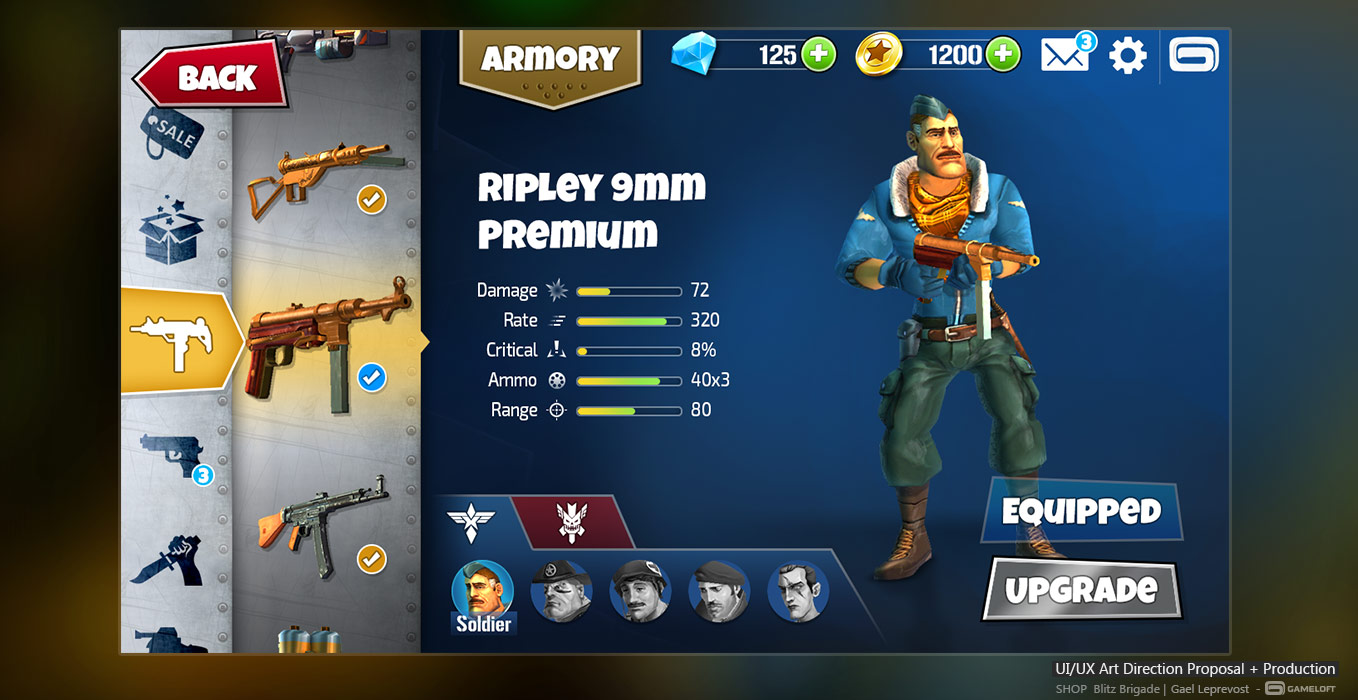Image resolution: width=1358 pixels, height=700 pixels.
Task: Open the mail inbox envelope
Action: point(1065,54)
